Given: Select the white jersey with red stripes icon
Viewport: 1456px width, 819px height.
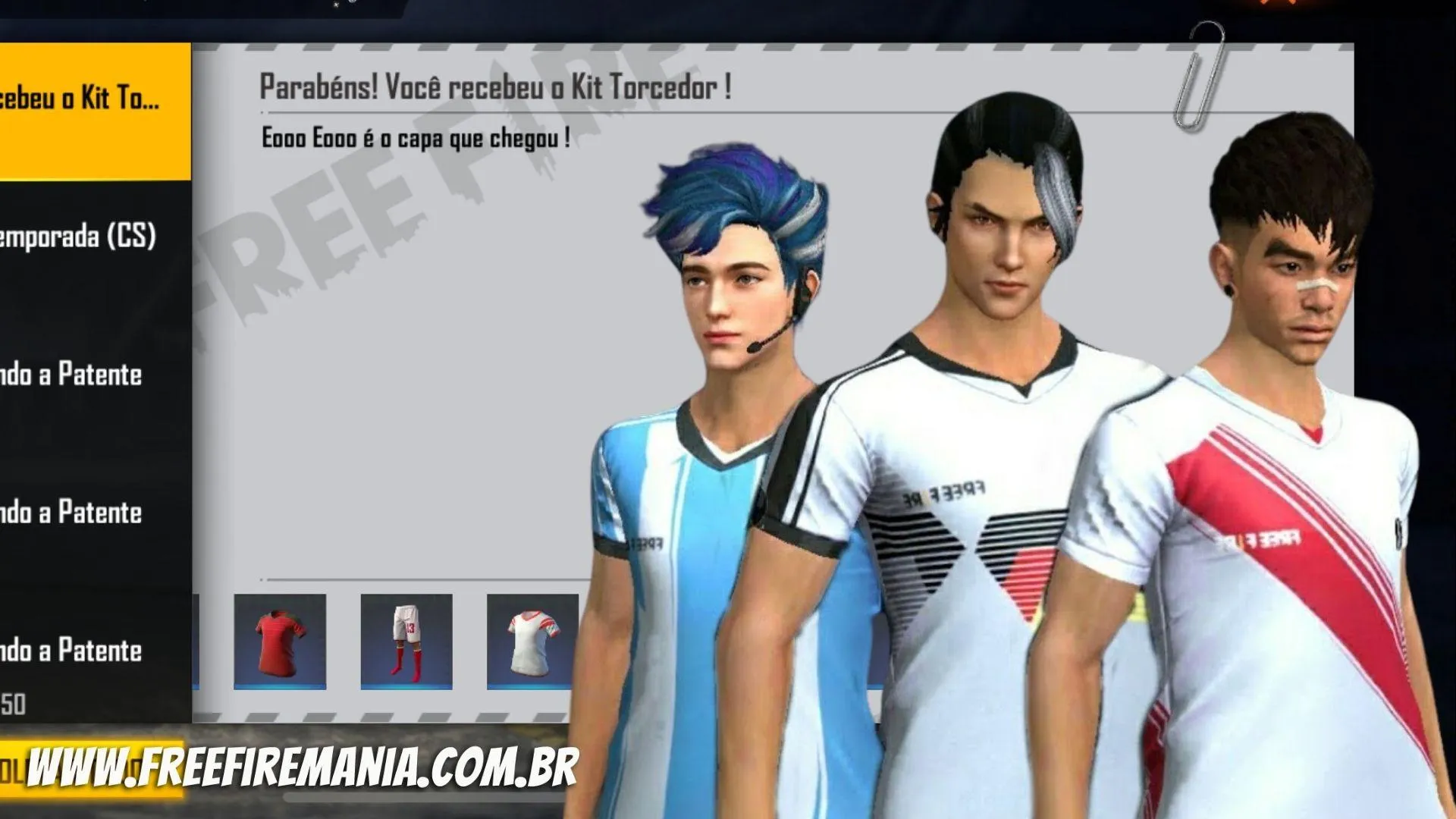Looking at the screenshot, I should [x=532, y=641].
